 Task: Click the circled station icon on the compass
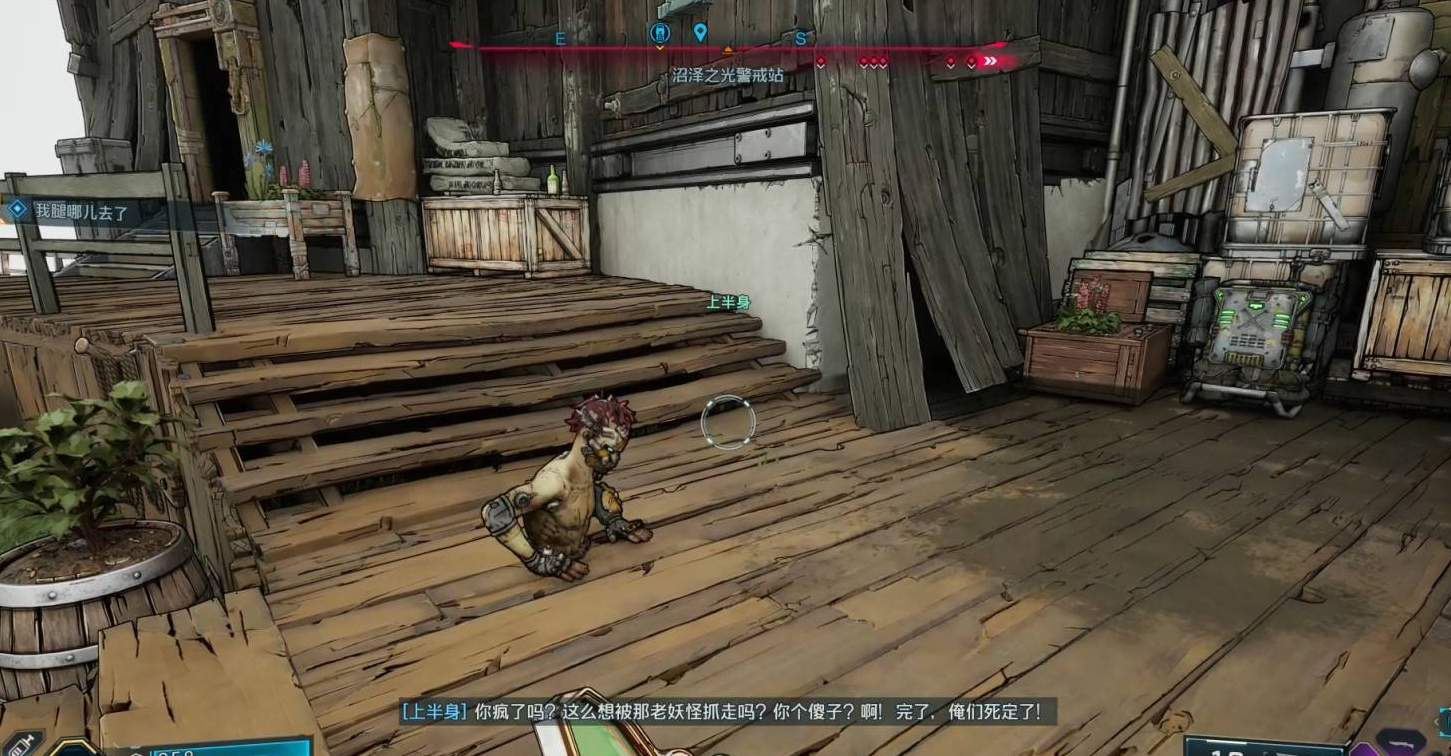pyautogui.click(x=659, y=32)
